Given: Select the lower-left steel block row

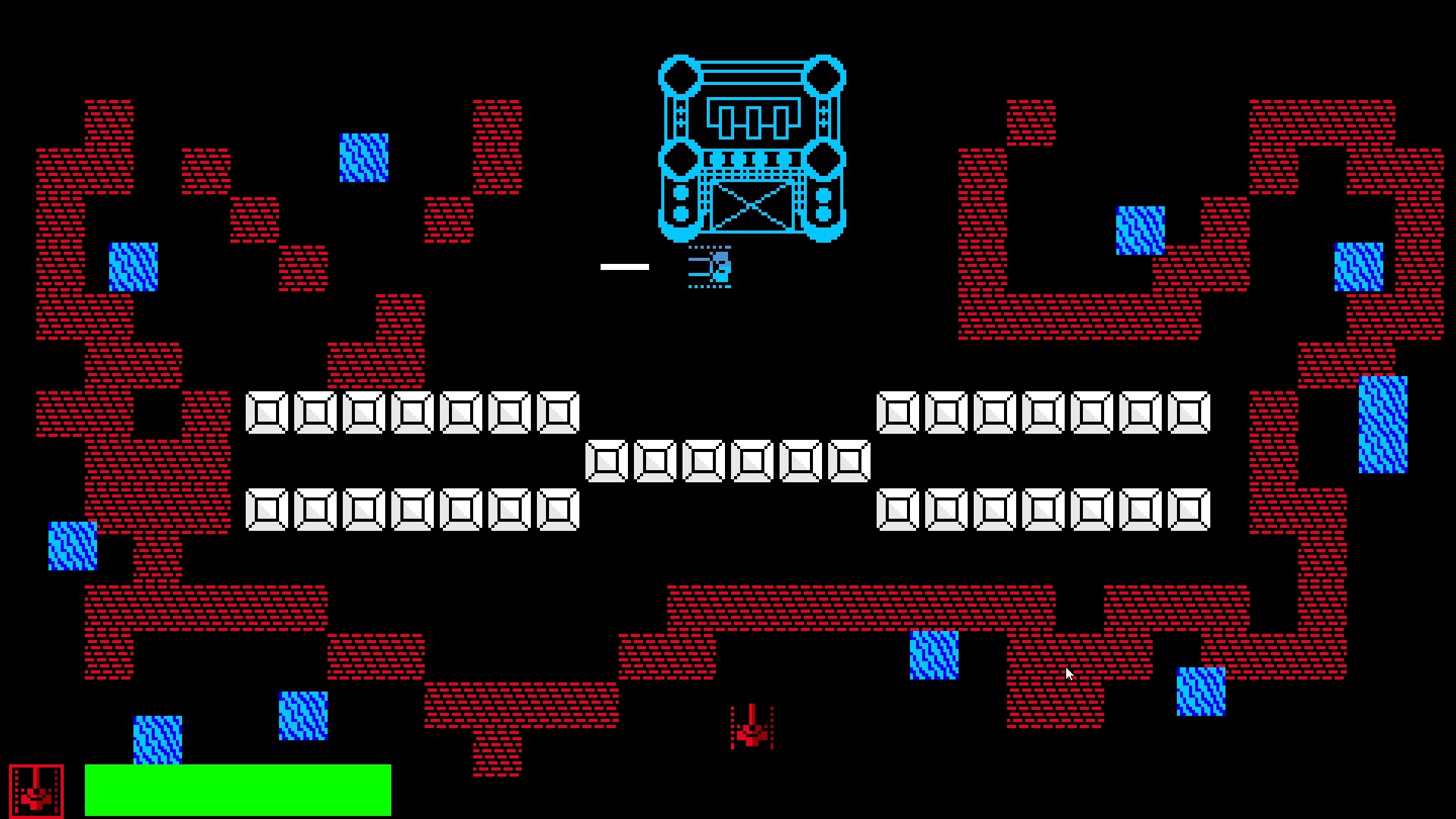Looking at the screenshot, I should [x=413, y=508].
